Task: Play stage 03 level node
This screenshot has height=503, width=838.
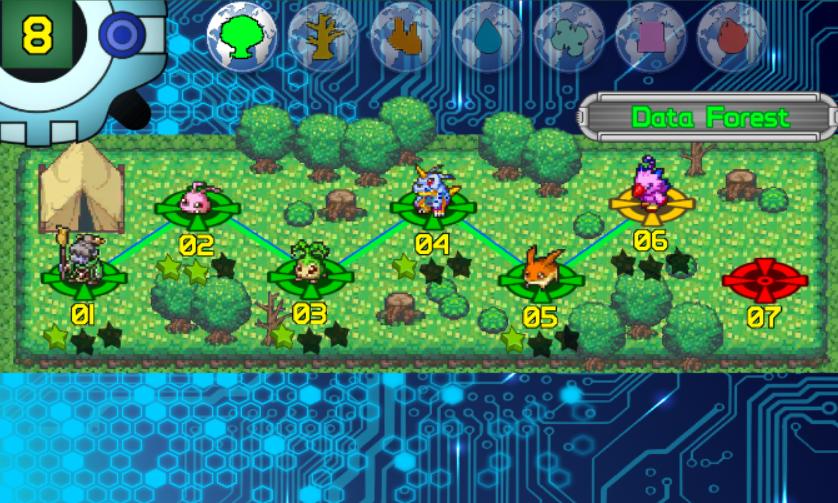Action: (309, 275)
